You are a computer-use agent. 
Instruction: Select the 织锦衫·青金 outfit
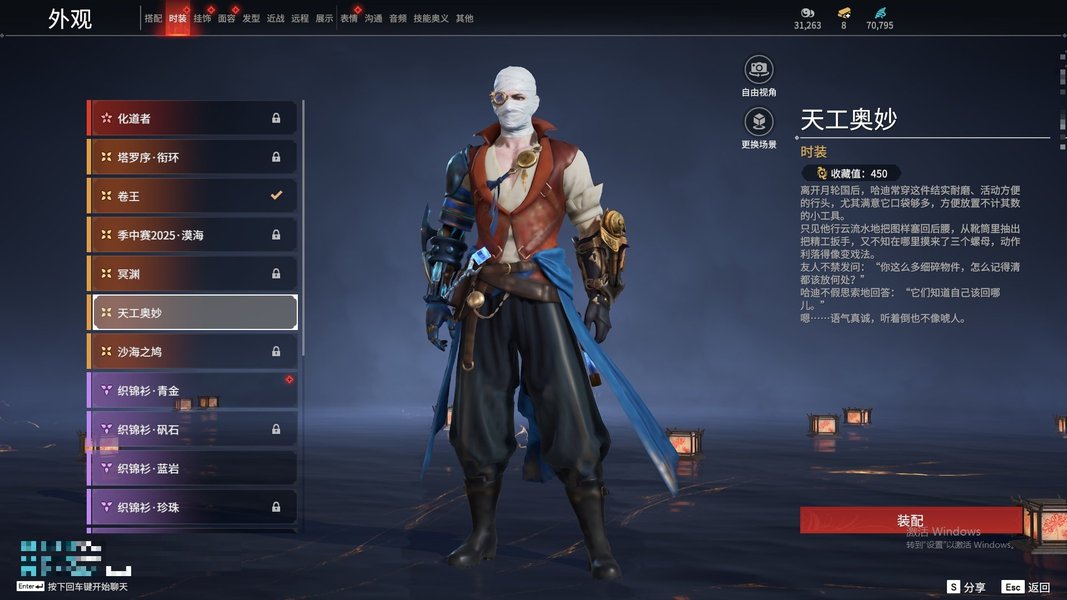pyautogui.click(x=192, y=391)
